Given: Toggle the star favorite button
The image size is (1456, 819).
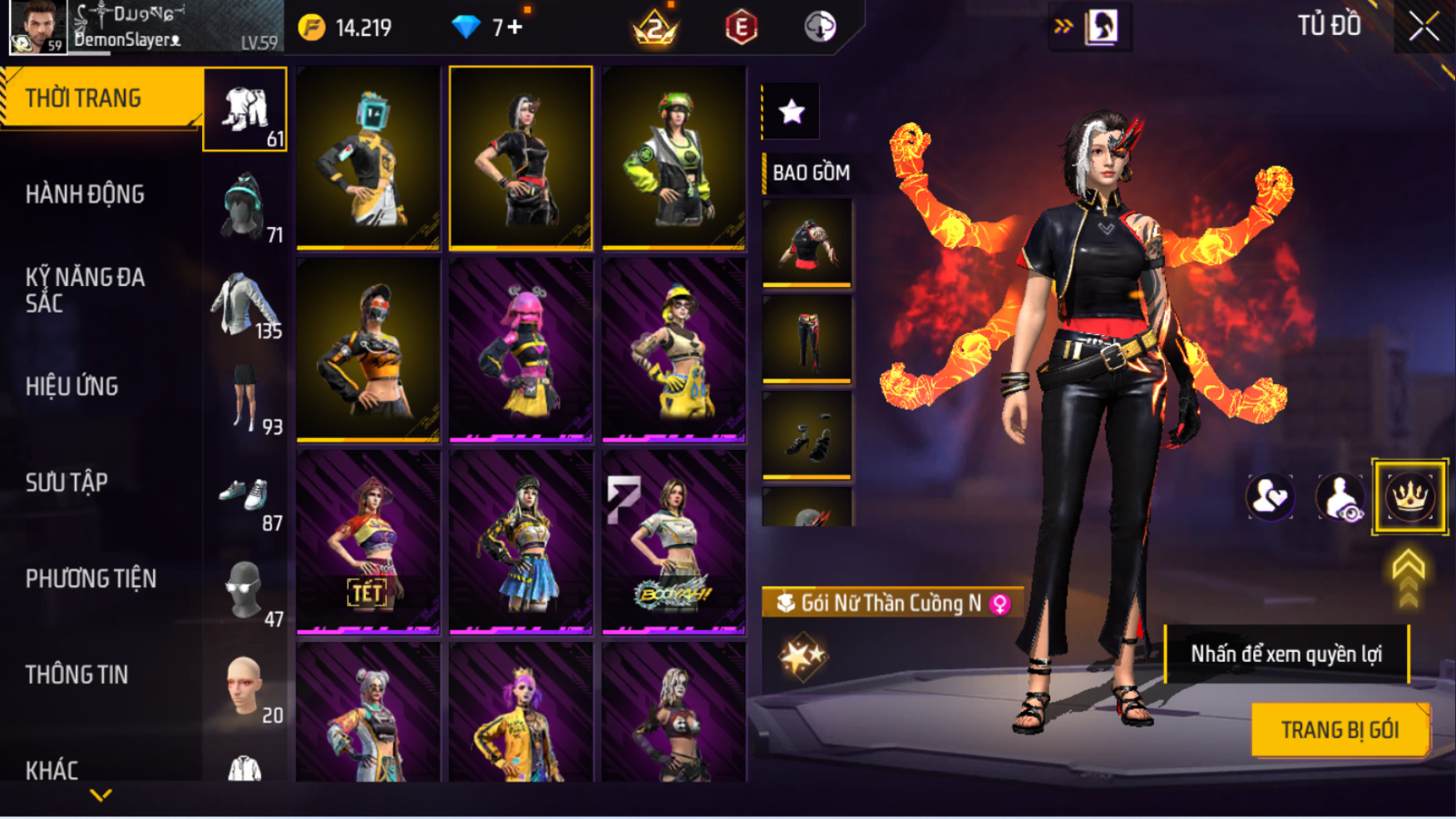Looking at the screenshot, I should (x=791, y=111).
